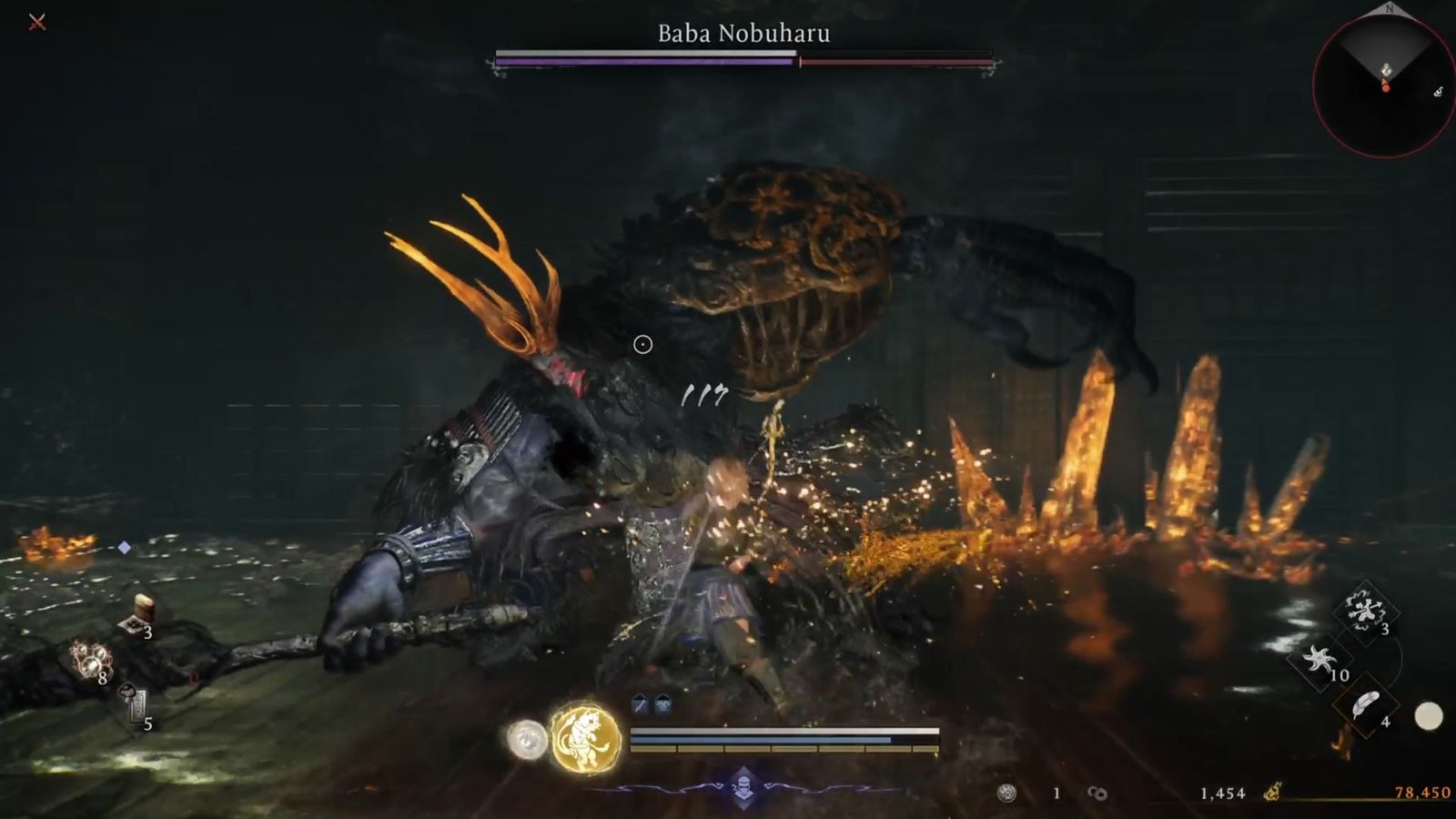This screenshot has height=819, width=1456.
Task: Select the shuriken item with count 10
Action: (1321, 659)
